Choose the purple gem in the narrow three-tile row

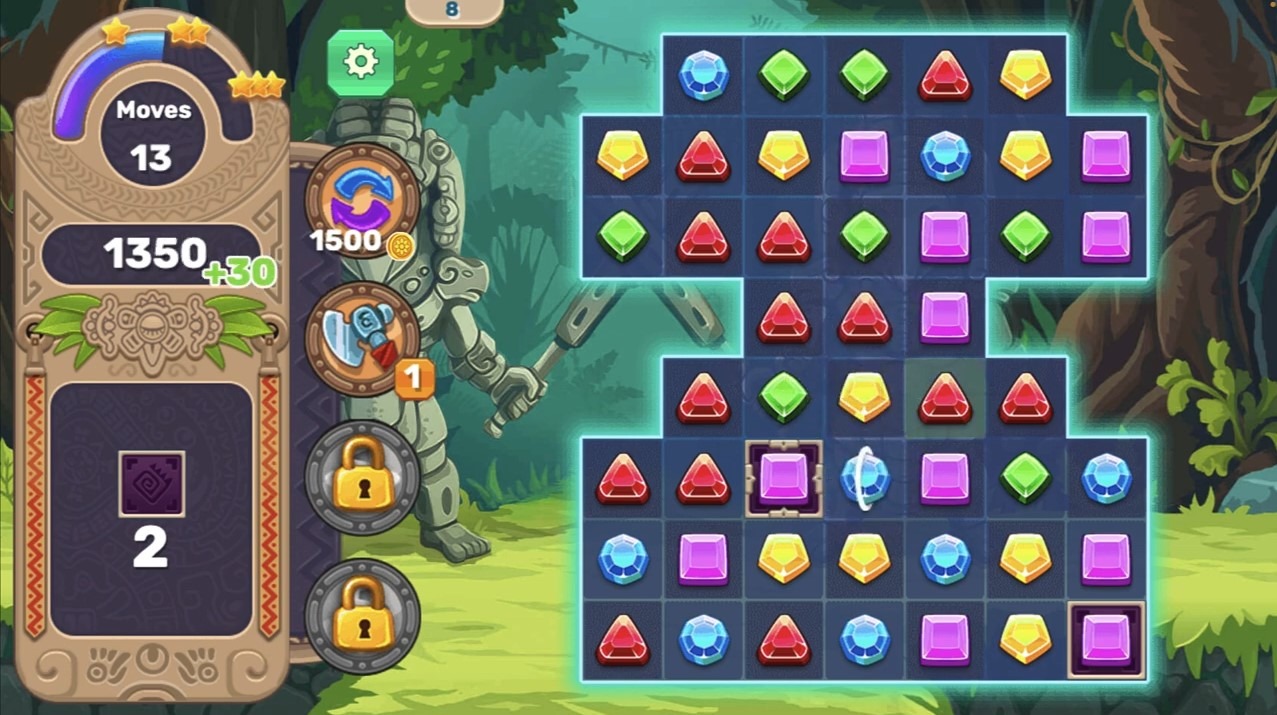944,317
